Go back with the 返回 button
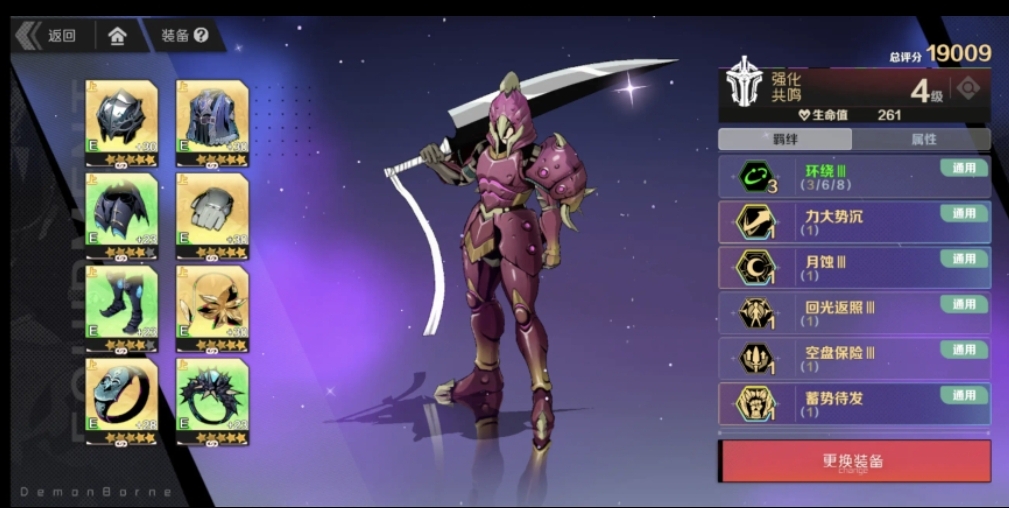The height and width of the screenshot is (508, 1009). click(x=50, y=36)
